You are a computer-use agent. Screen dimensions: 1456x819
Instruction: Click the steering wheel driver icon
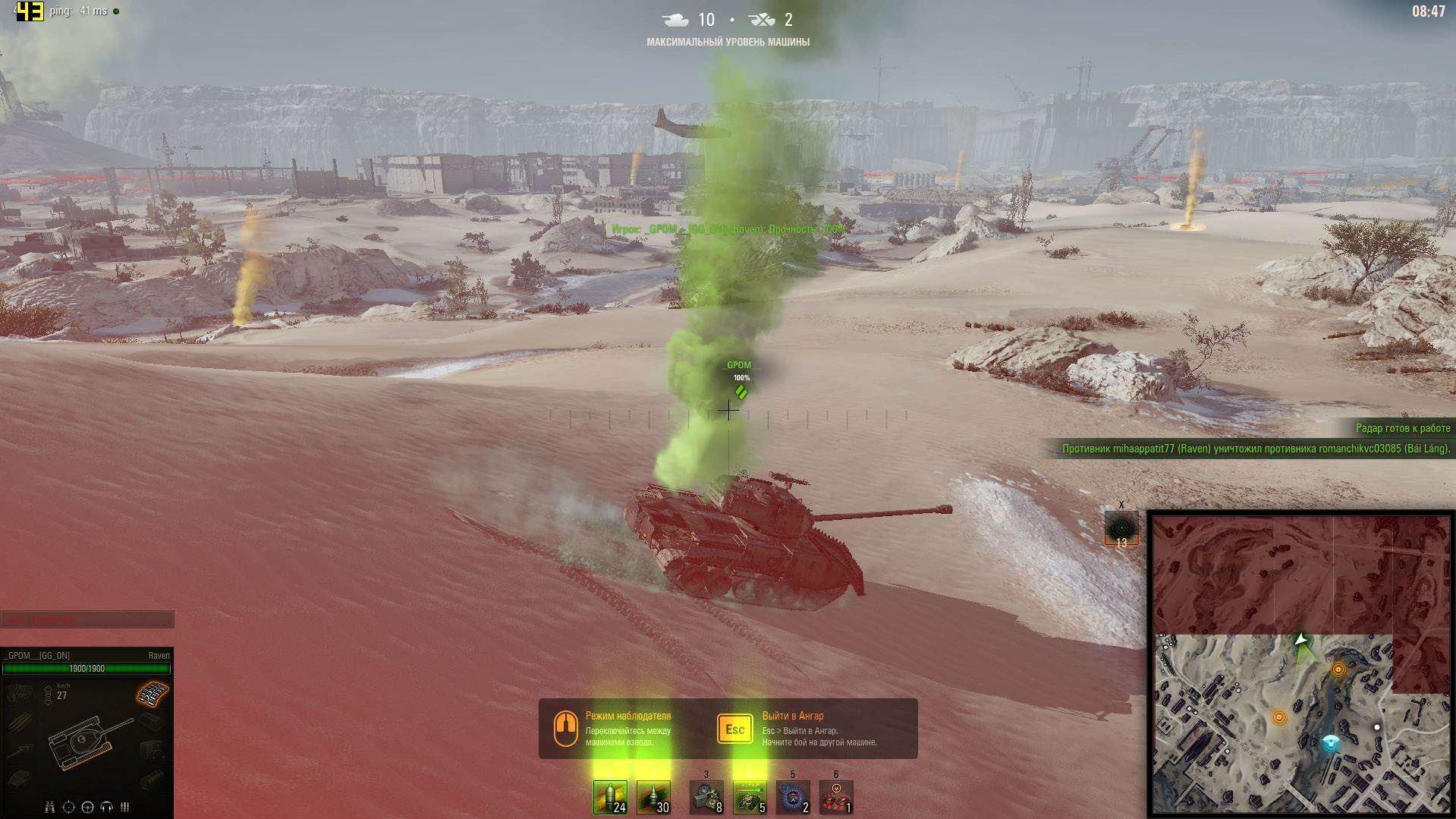[x=87, y=807]
